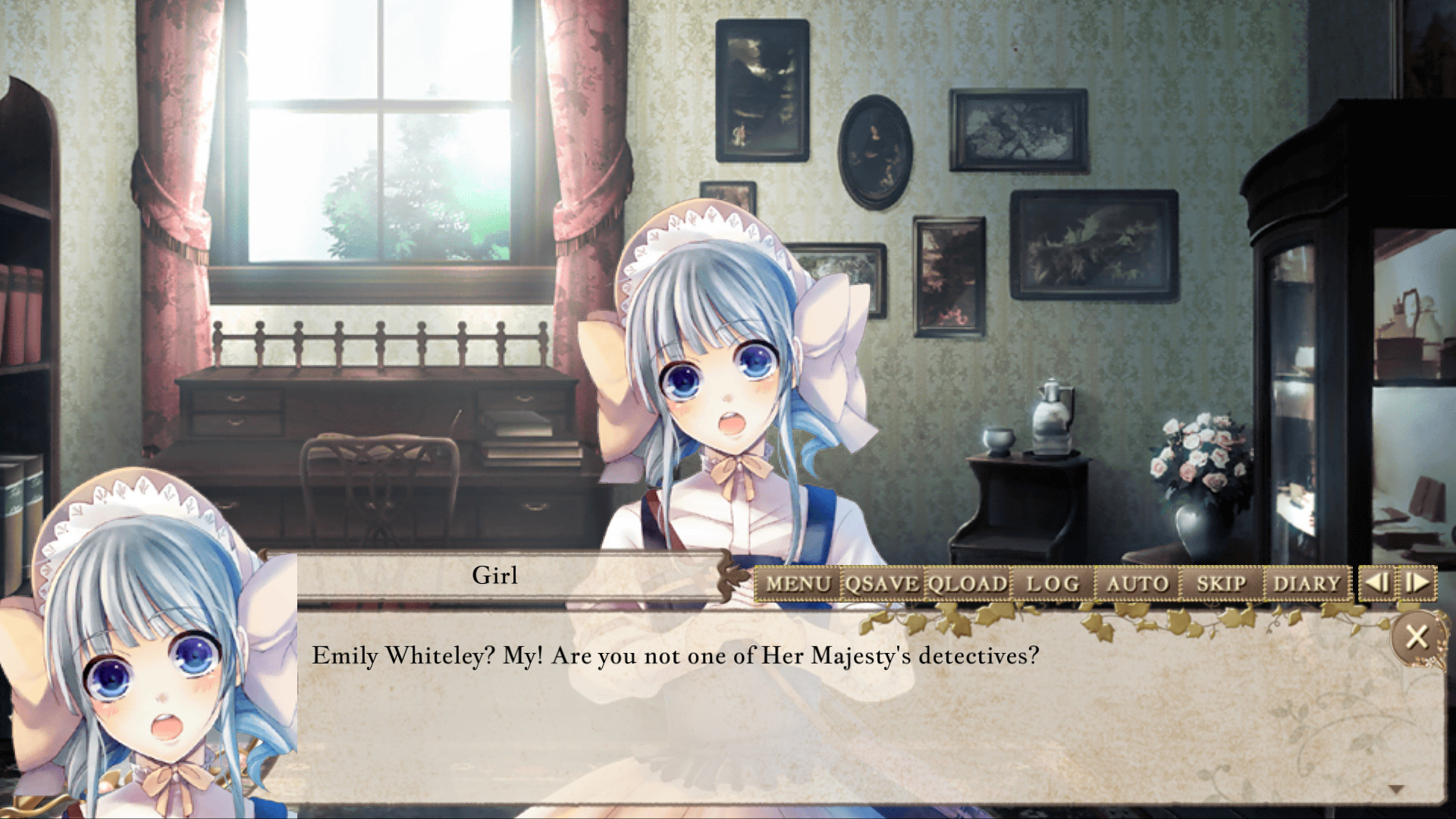Return to options through the MENU button
This screenshot has height=819, width=1456.
click(x=800, y=584)
